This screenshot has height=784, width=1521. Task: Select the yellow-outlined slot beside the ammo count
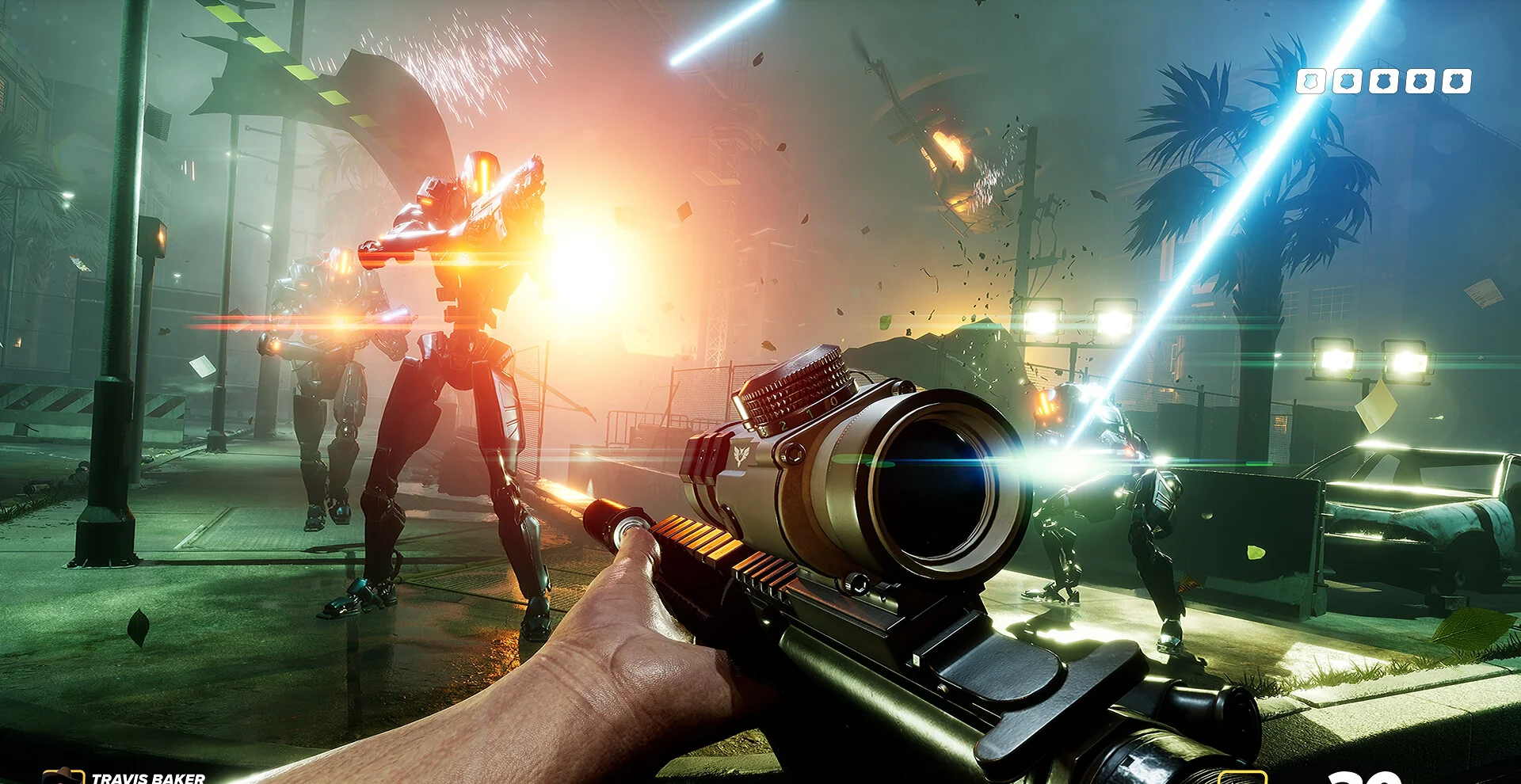tap(1241, 777)
